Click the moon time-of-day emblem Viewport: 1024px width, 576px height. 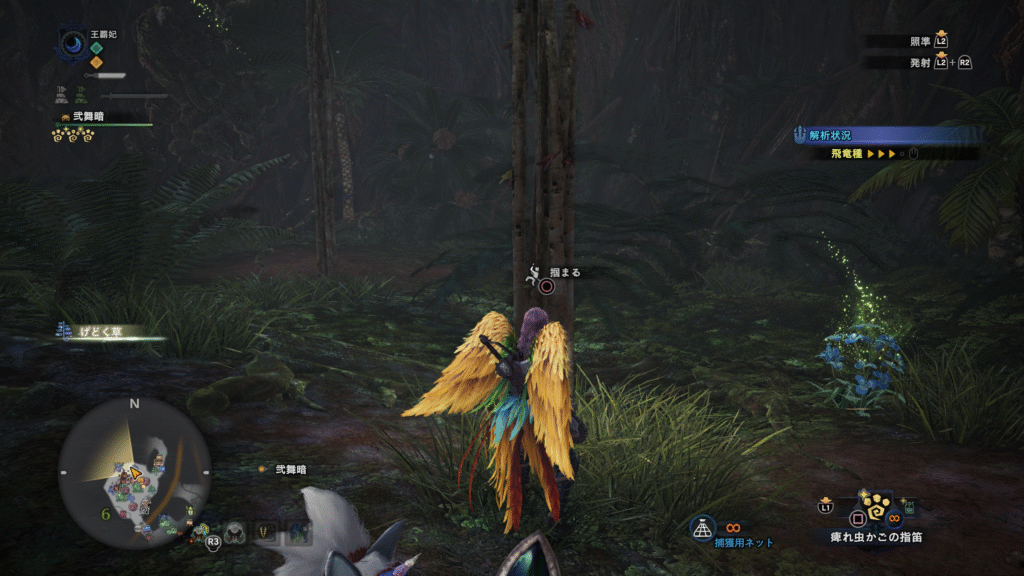pyautogui.click(x=74, y=44)
